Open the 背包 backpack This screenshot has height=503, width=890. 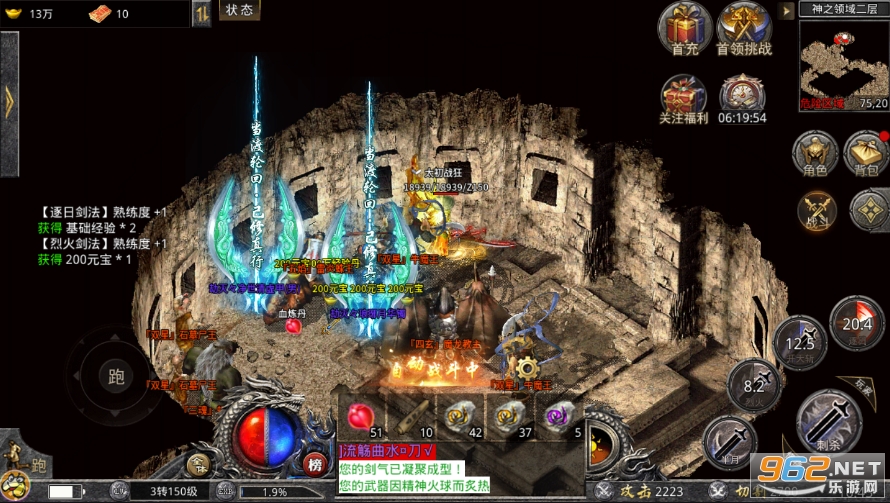(x=865, y=153)
